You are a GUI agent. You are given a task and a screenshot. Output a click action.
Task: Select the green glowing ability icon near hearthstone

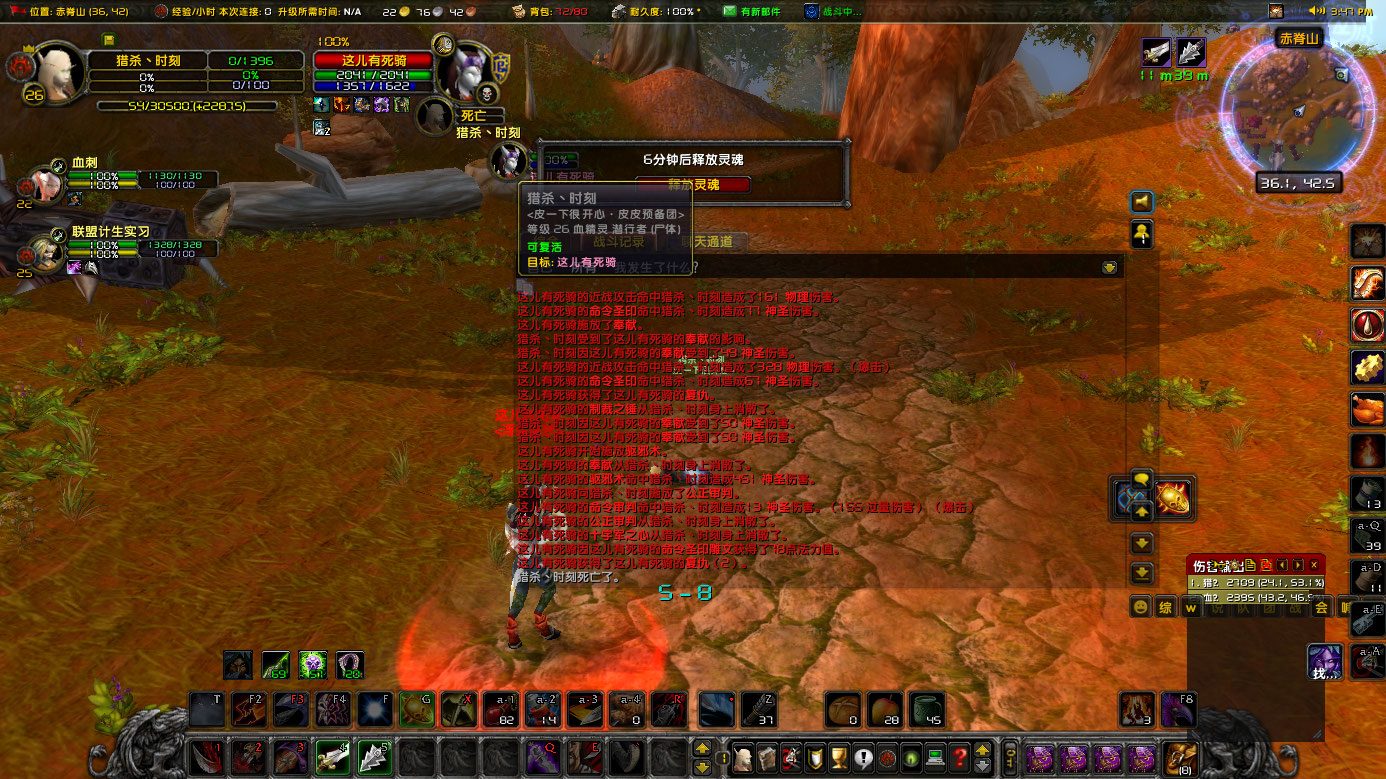click(x=311, y=663)
